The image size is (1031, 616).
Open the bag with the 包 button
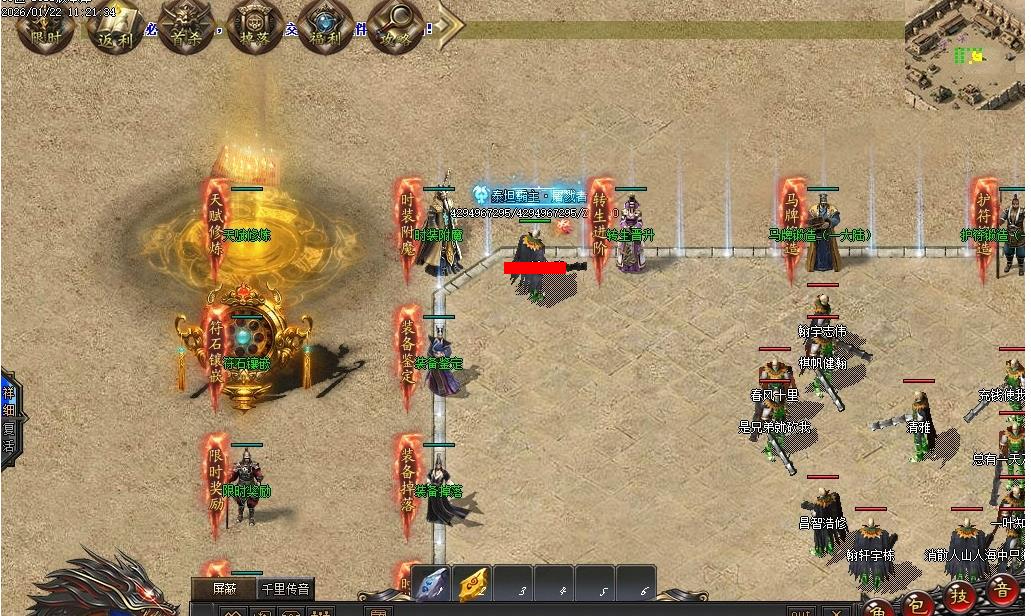click(919, 603)
